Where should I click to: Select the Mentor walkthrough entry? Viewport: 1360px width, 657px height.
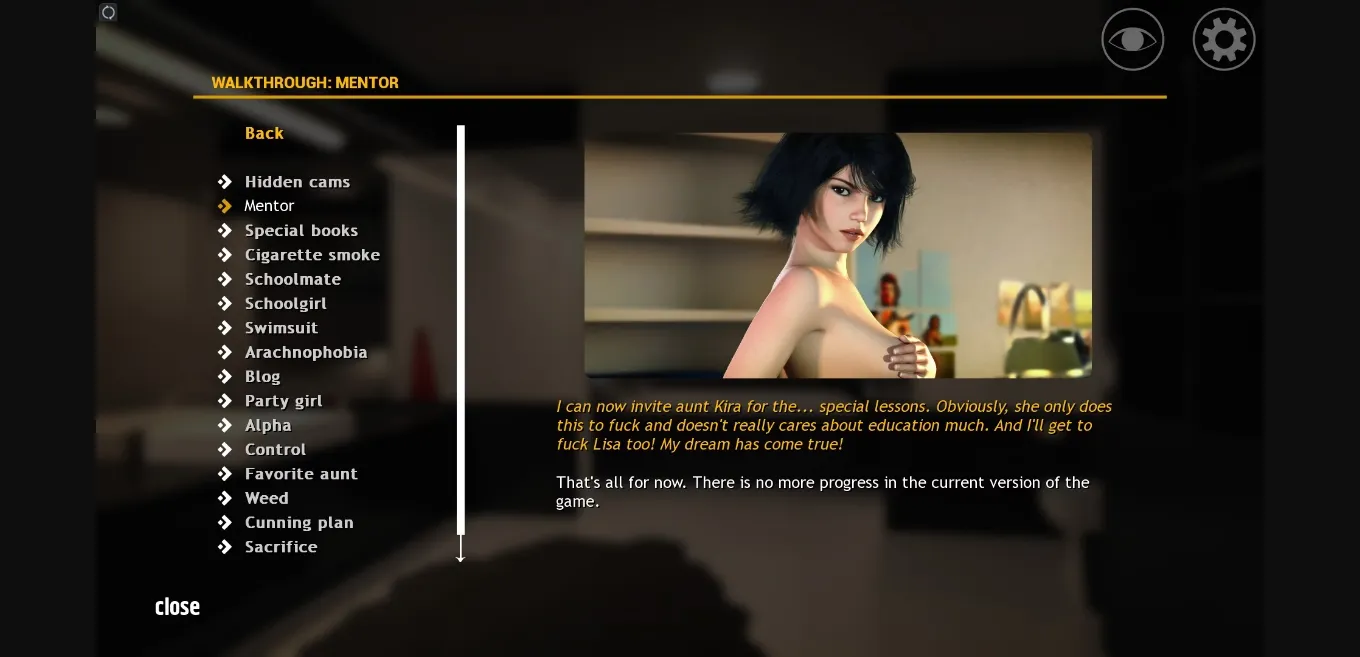coord(269,206)
